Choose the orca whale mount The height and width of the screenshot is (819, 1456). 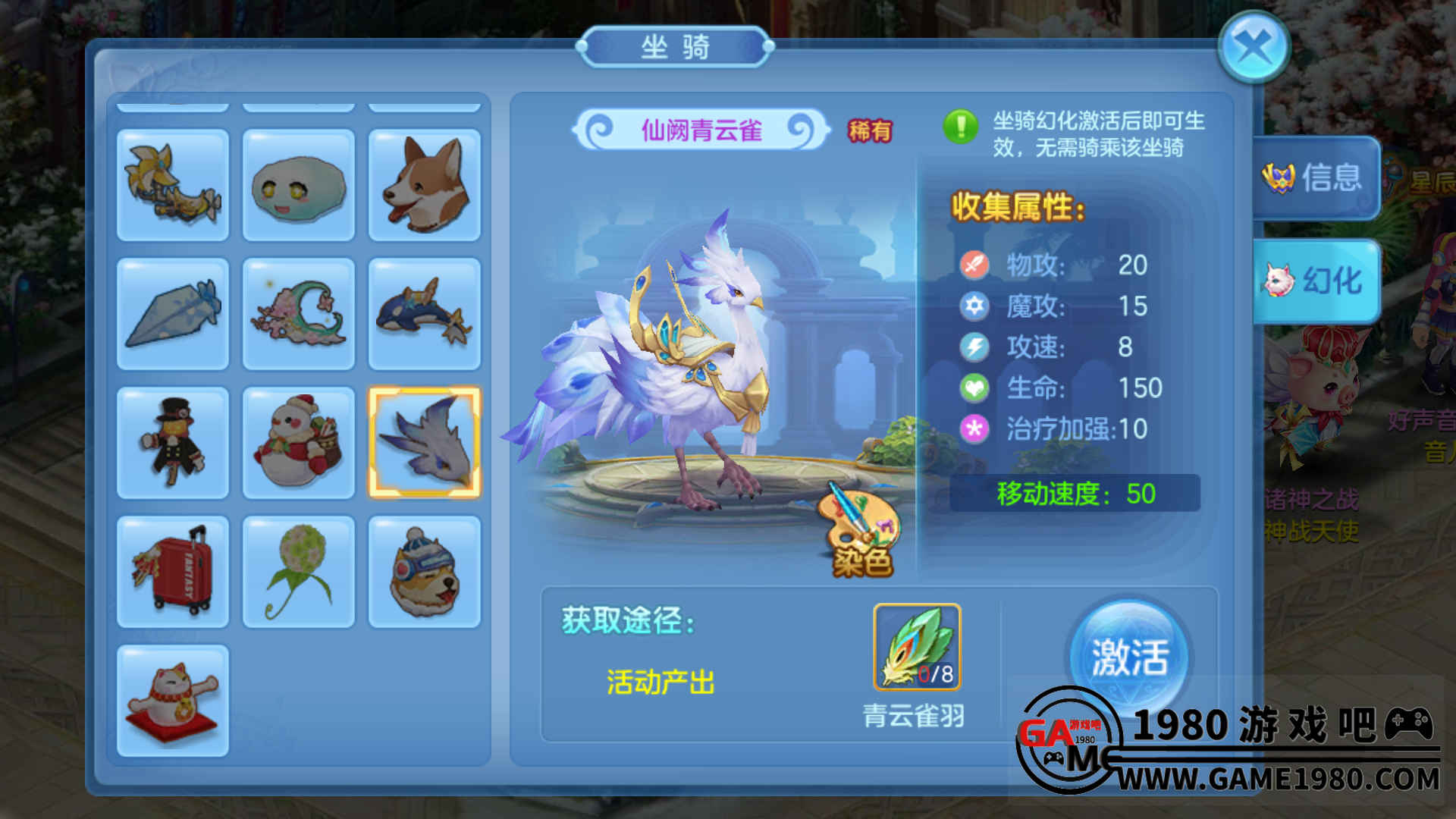tap(425, 314)
